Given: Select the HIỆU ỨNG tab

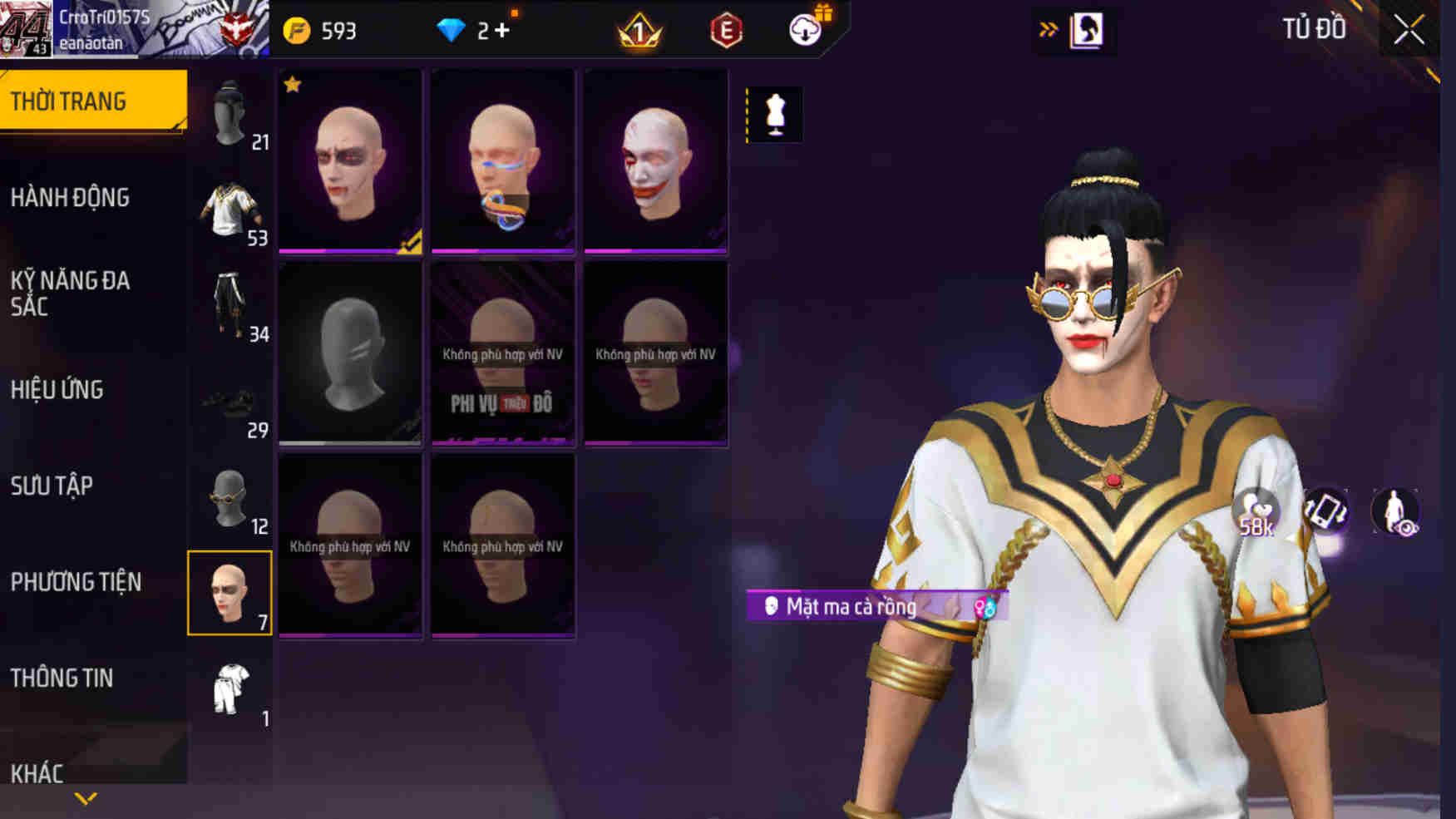Looking at the screenshot, I should pyautogui.click(x=57, y=390).
